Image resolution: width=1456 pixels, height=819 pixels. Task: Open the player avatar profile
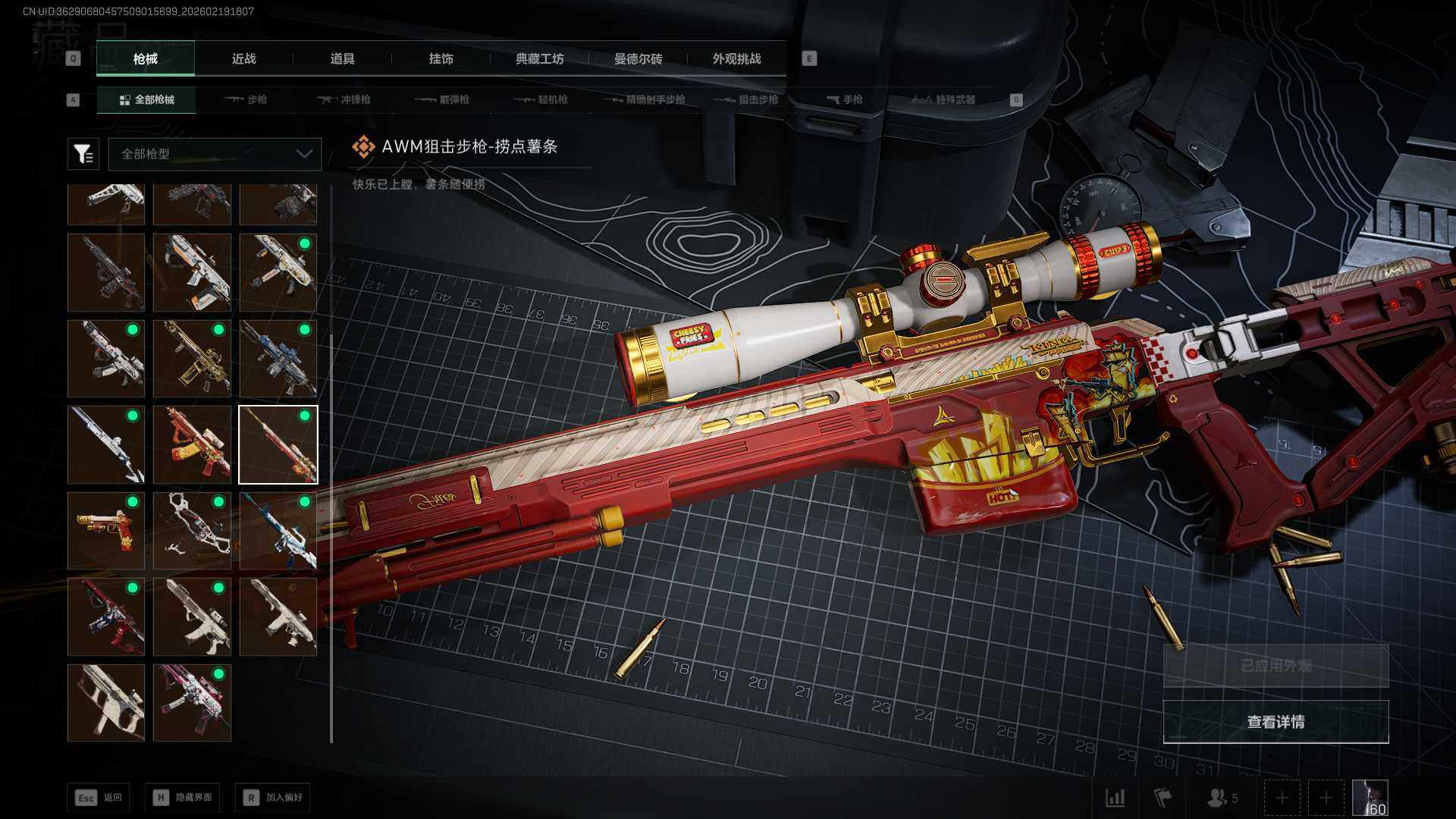1370,798
